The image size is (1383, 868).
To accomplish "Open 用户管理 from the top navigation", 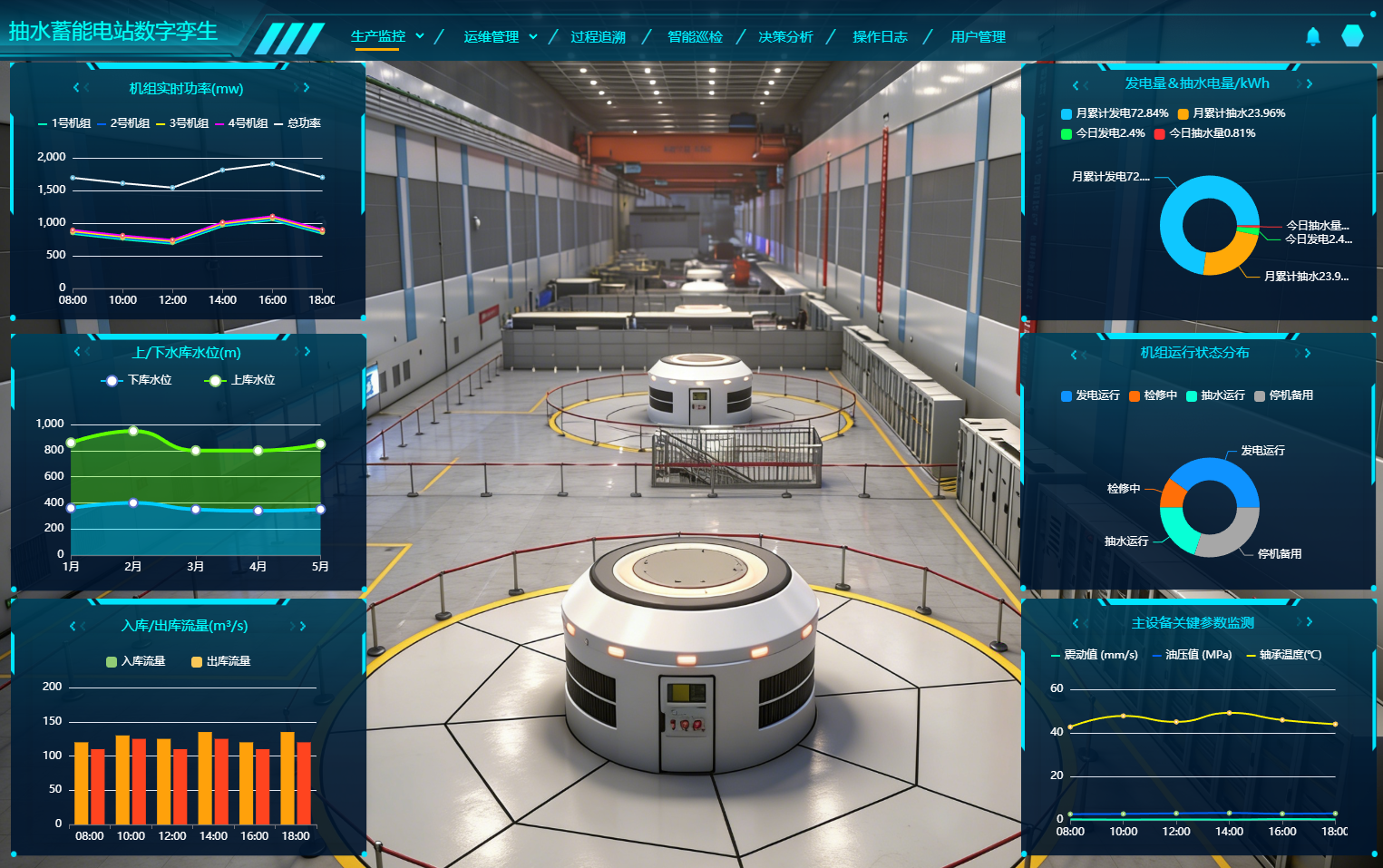I will pos(978,37).
